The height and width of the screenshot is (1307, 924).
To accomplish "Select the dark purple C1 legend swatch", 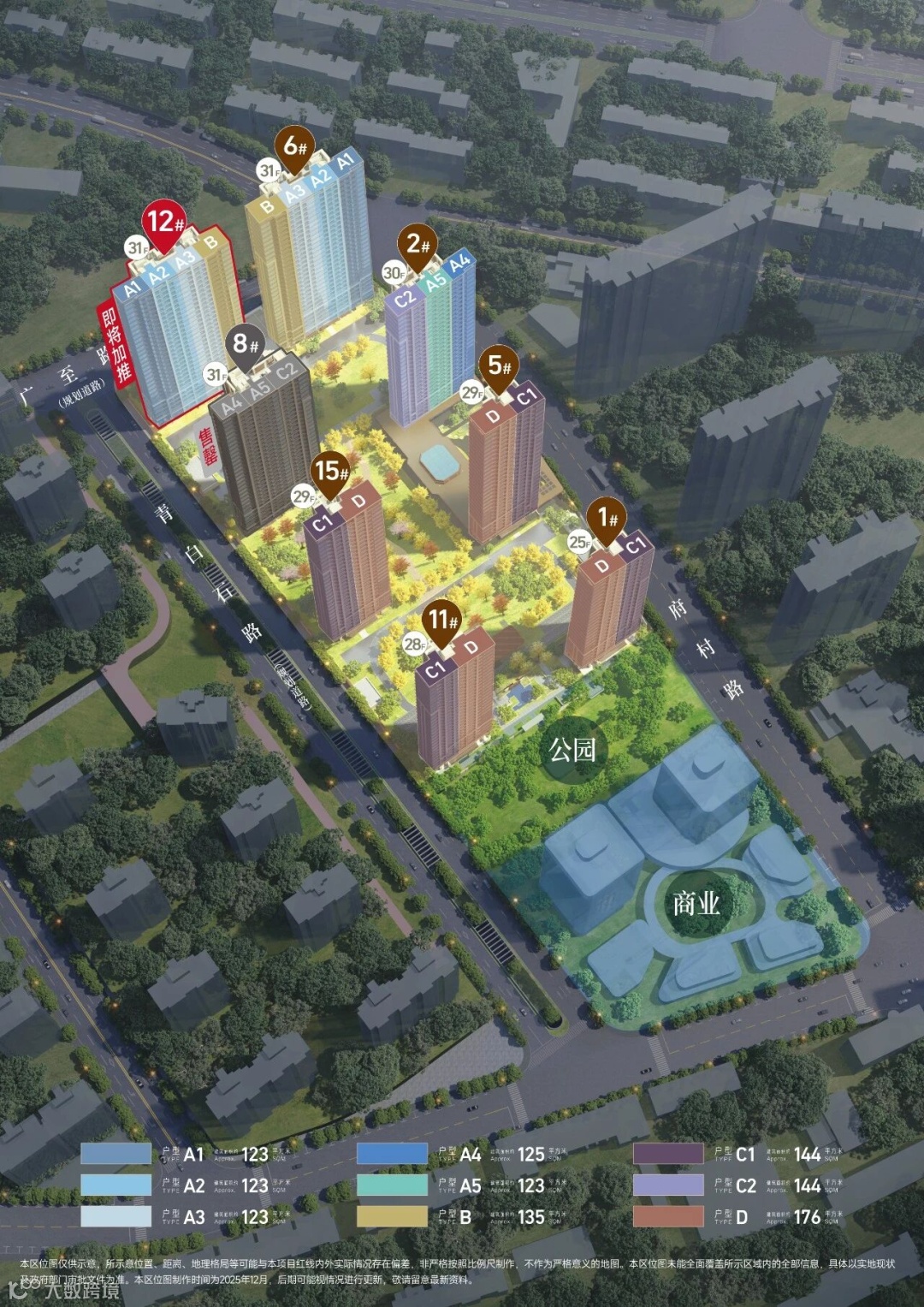I will tap(668, 1154).
